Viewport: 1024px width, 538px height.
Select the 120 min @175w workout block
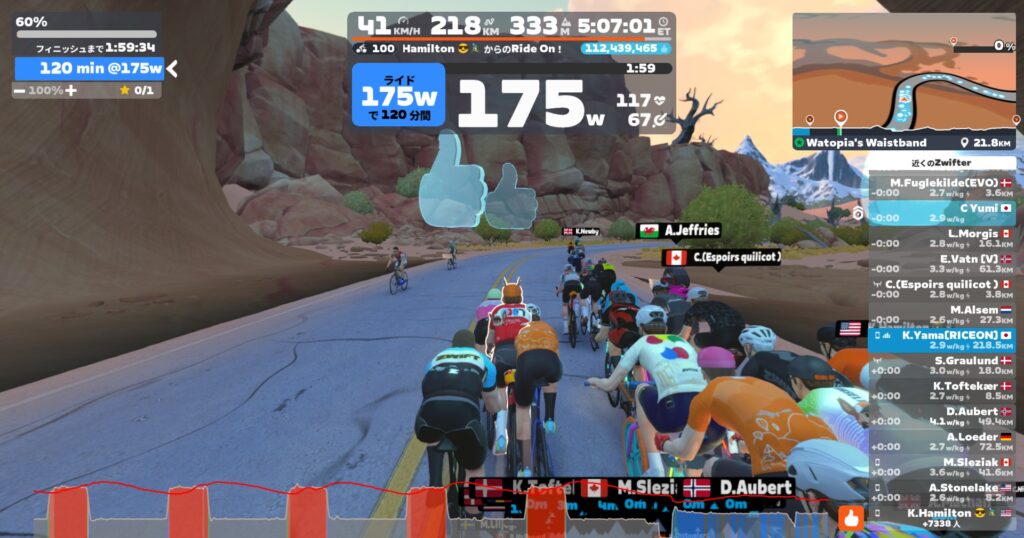point(89,68)
